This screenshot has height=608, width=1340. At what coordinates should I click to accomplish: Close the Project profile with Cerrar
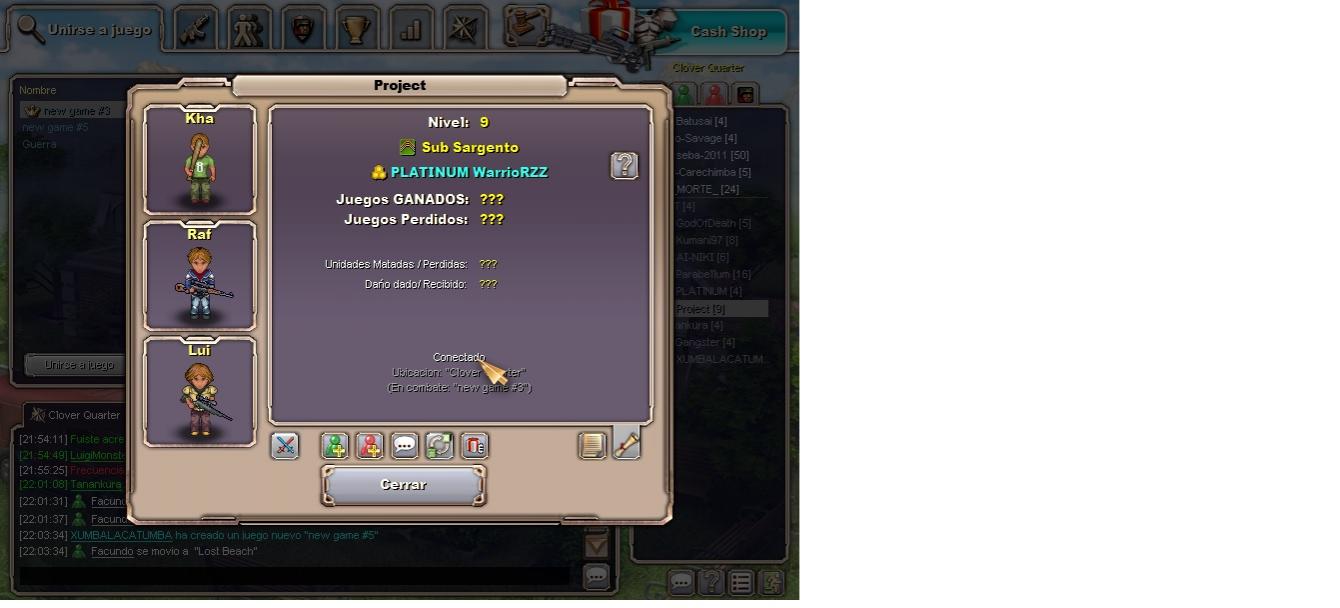tap(403, 485)
